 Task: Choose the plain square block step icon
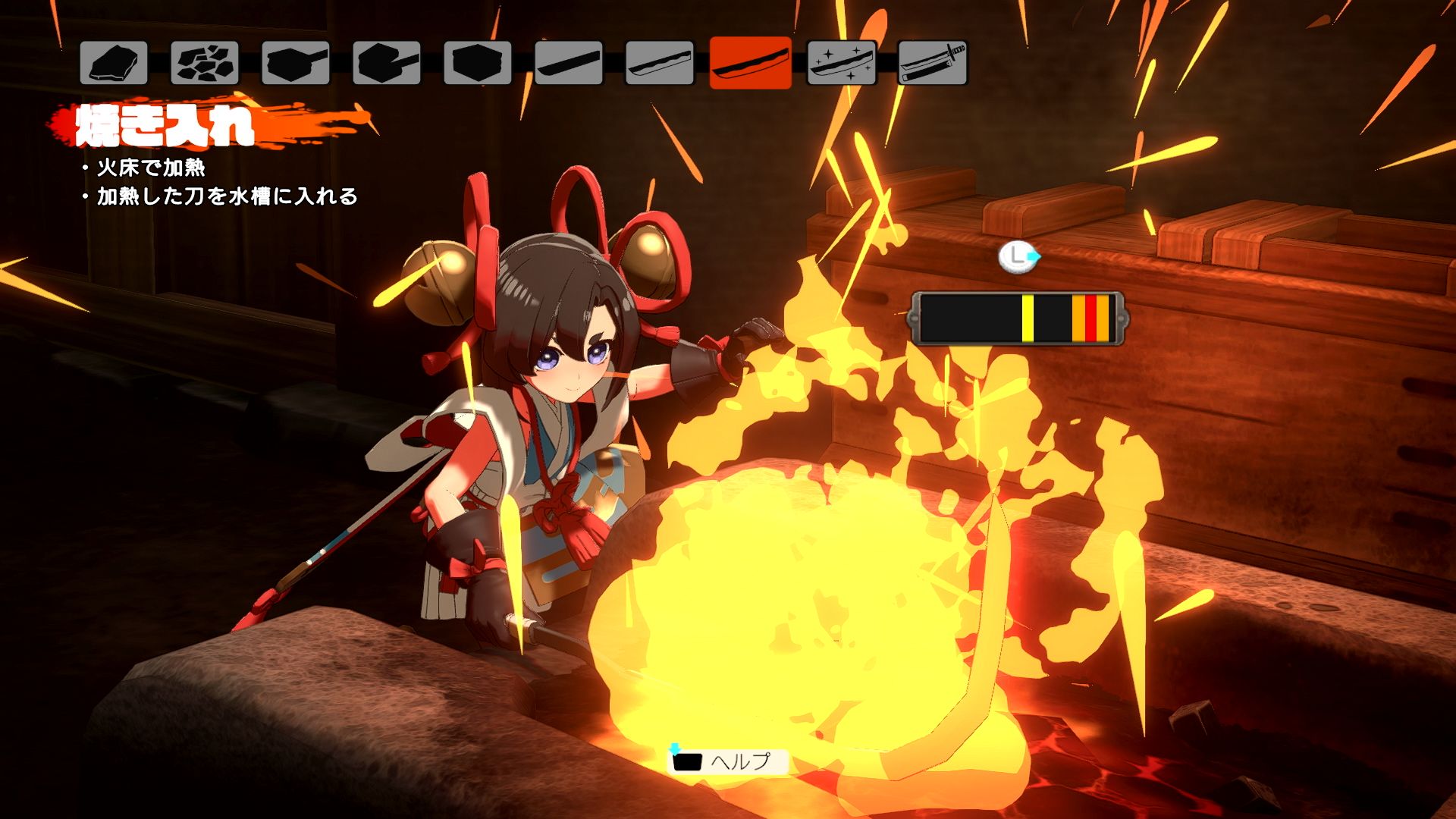tap(478, 62)
